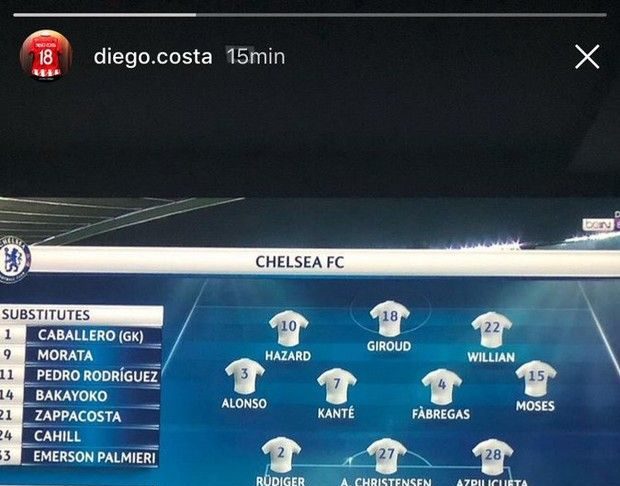Close the story with the X button
620x486 pixels.
[587, 57]
